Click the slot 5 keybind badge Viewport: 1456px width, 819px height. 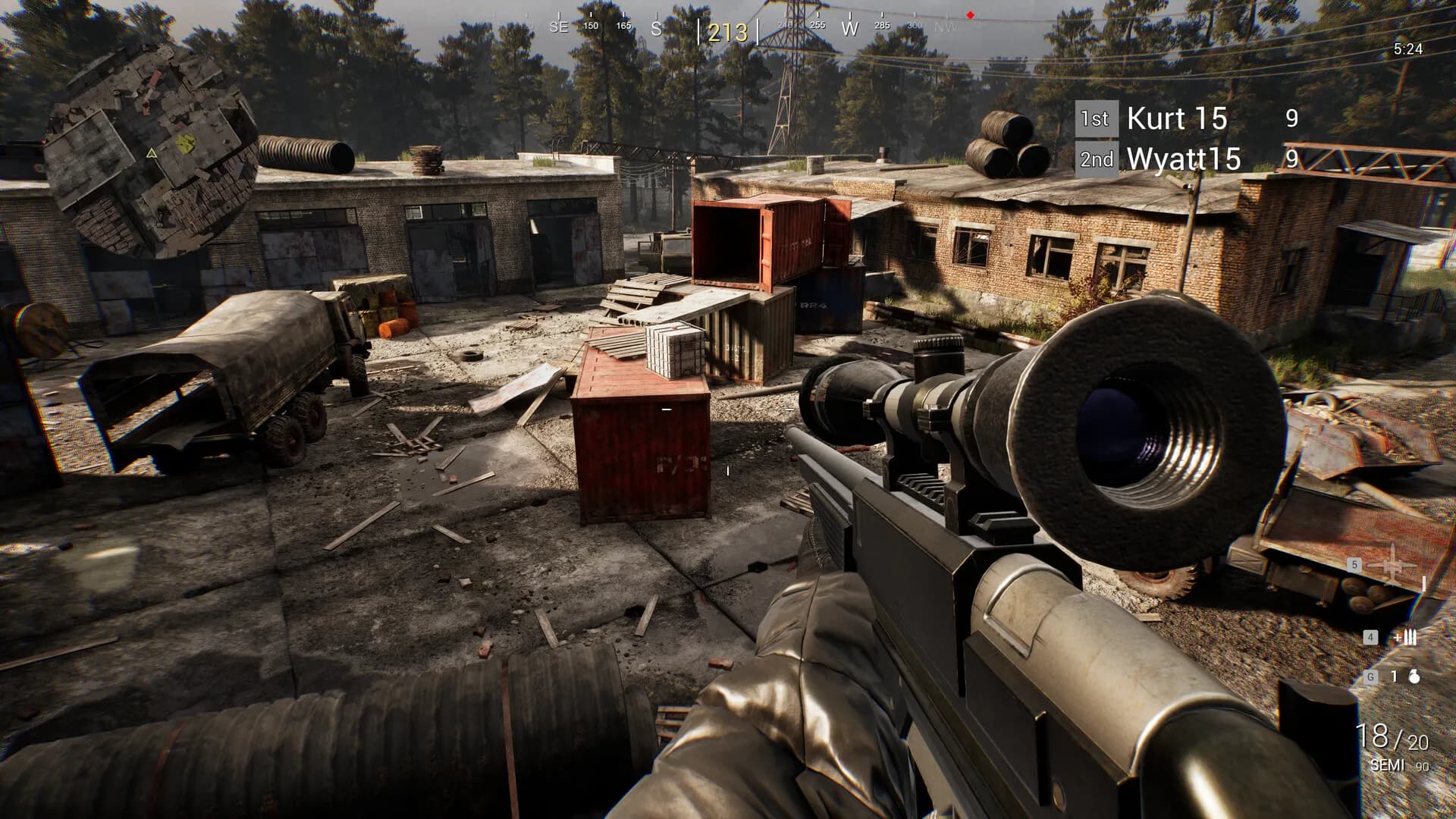(x=1354, y=565)
